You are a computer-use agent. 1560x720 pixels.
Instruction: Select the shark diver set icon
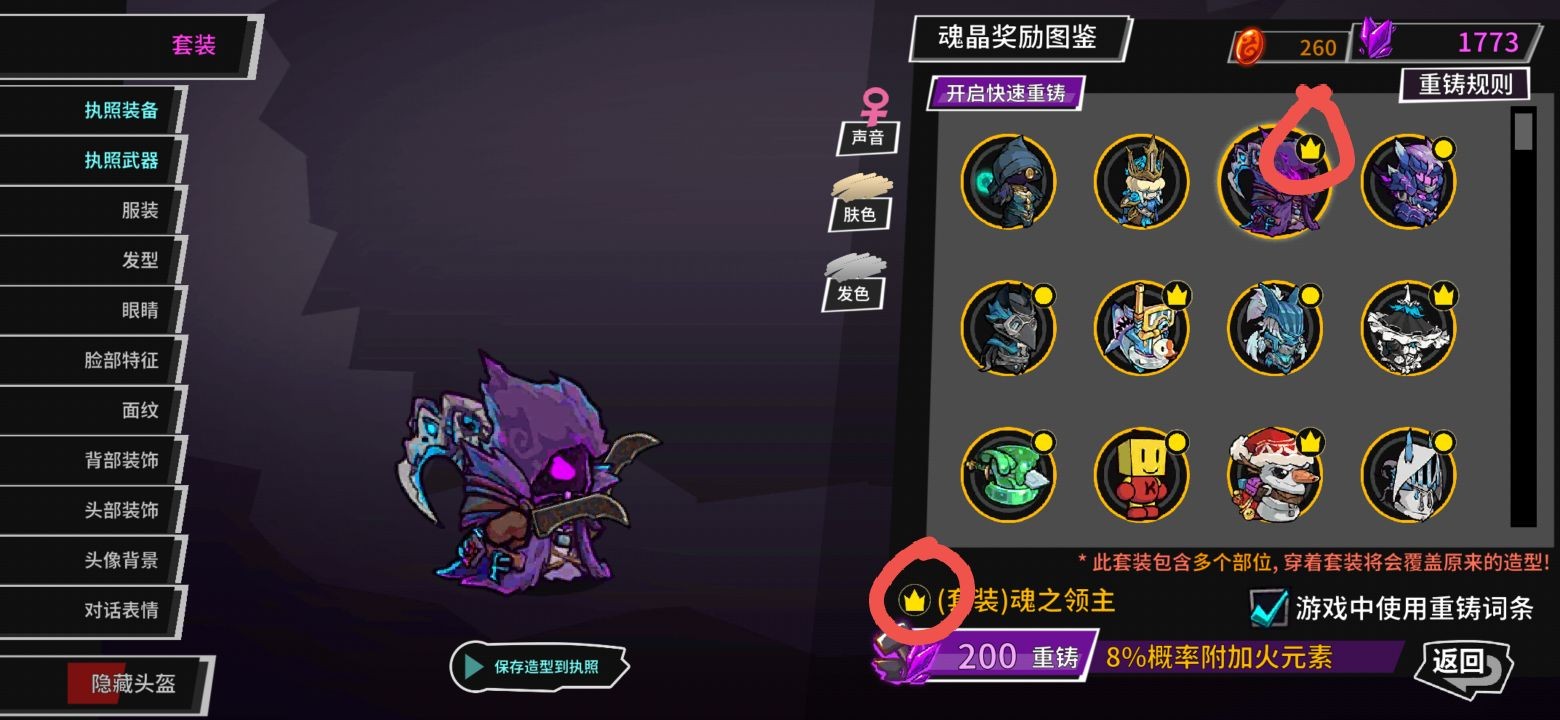1143,325
